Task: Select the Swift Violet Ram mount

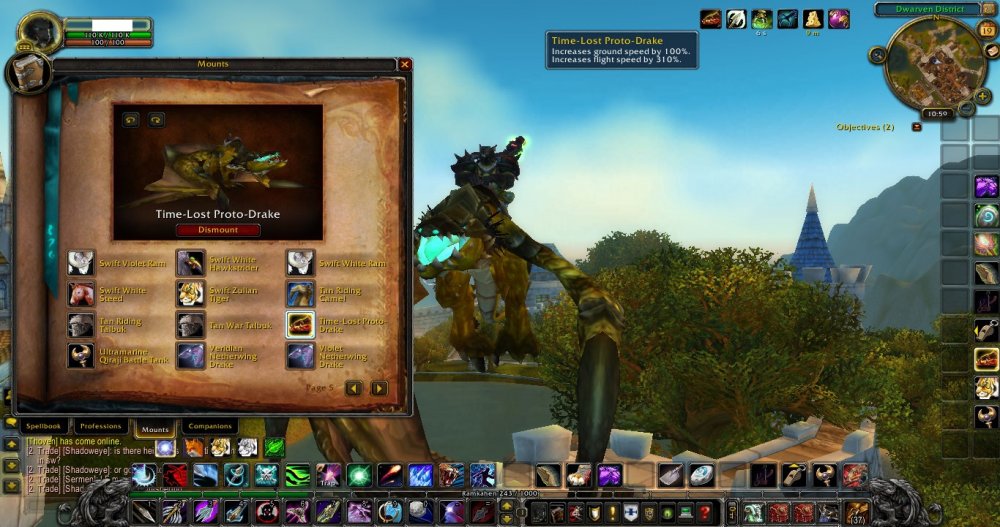Action: 81,263
